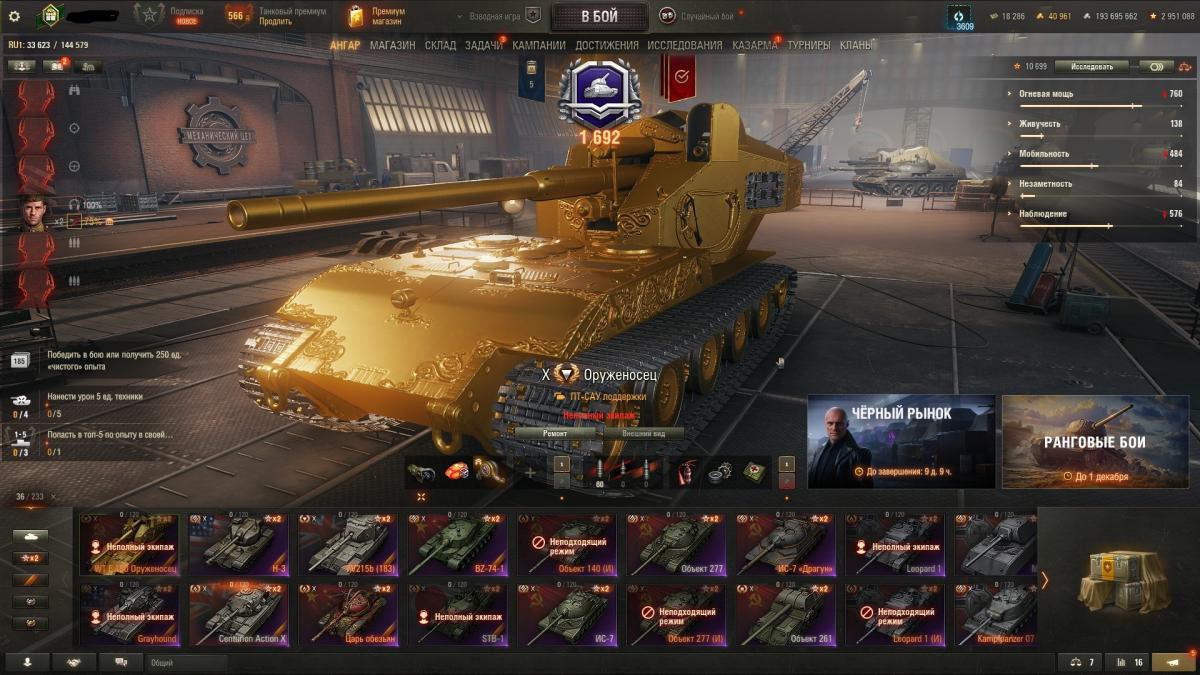1200x675 pixels.
Task: Switch to the СКЛАД tab
Action: point(440,45)
